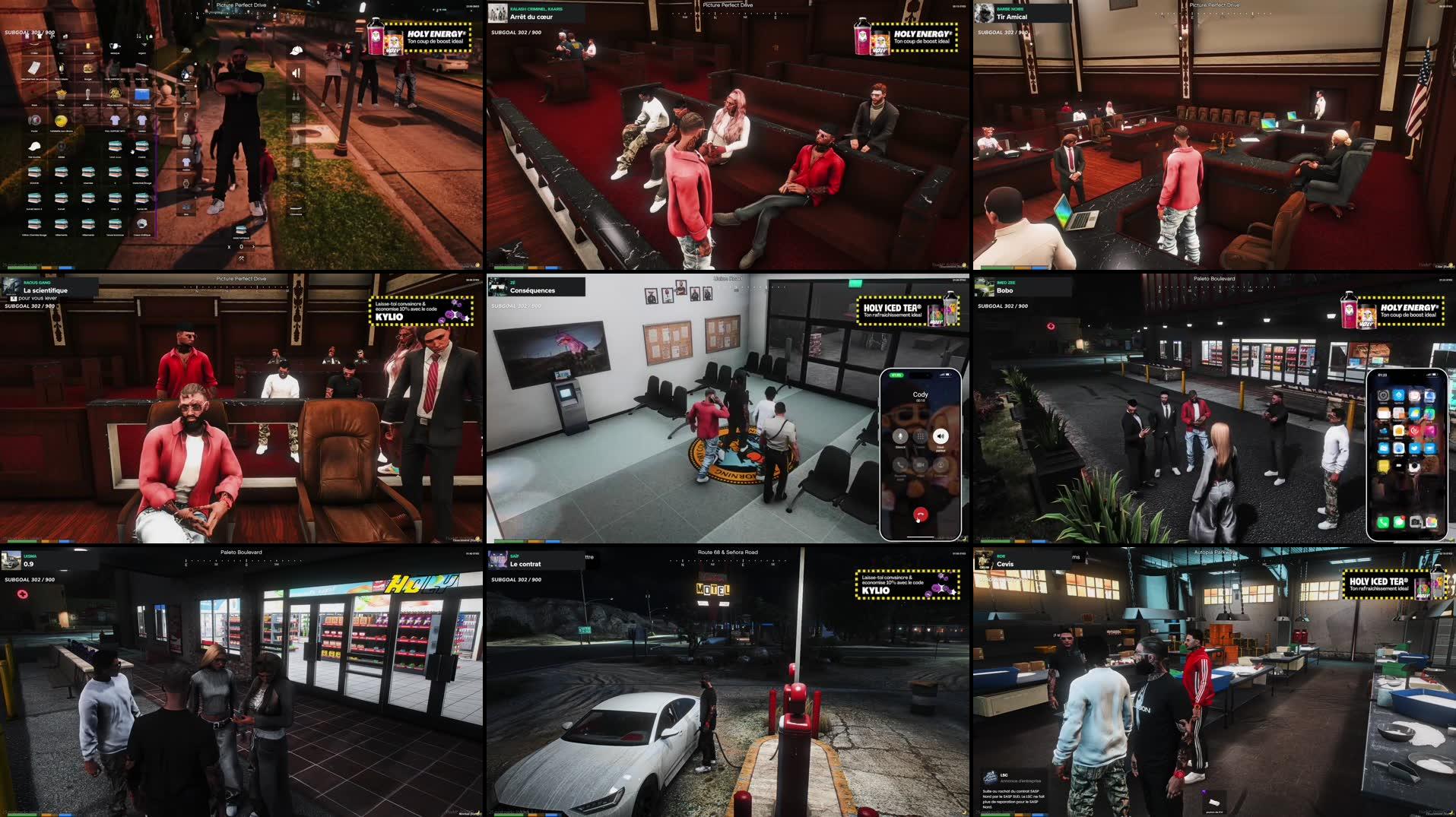Select the milkshake item in the inventory grid

(87, 94)
